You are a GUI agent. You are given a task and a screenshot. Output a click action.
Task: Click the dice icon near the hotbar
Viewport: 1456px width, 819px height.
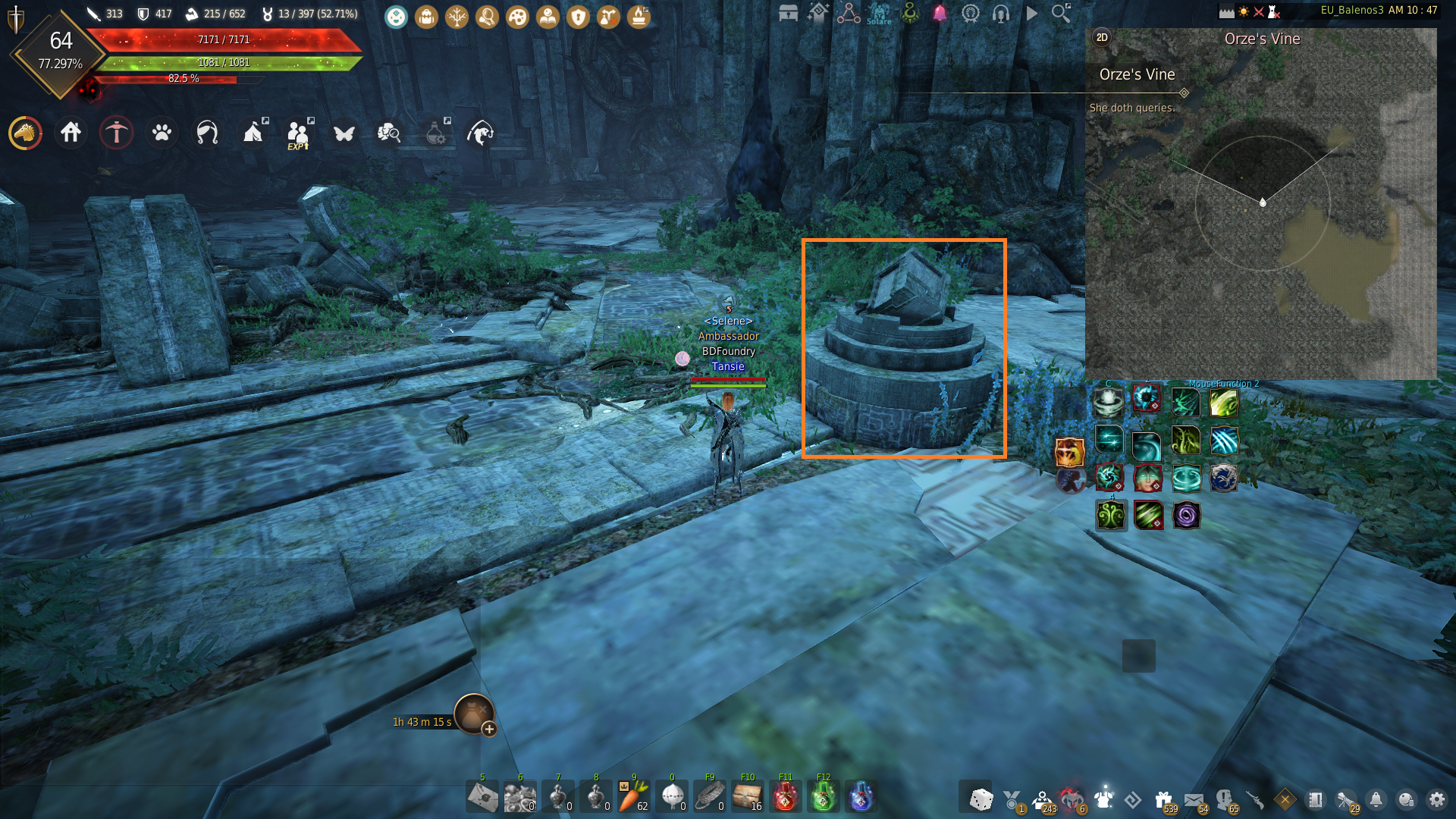point(980,800)
